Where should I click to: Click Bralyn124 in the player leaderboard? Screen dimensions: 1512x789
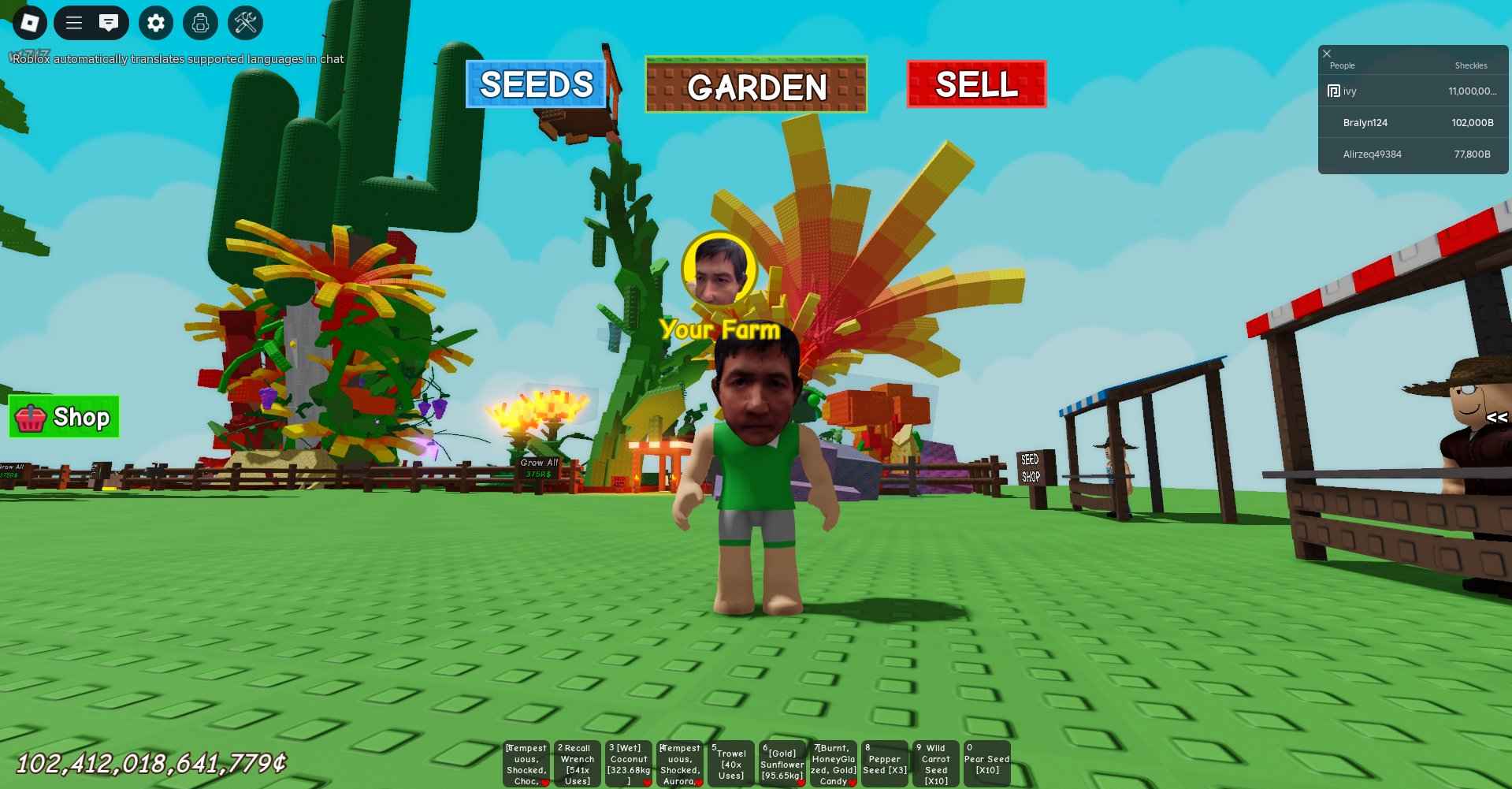1365,123
